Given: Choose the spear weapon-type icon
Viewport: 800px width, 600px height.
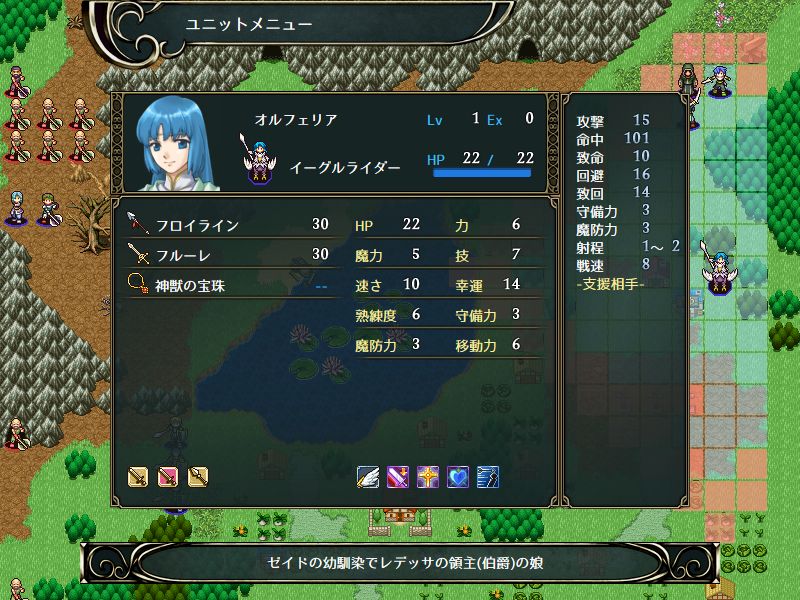Looking at the screenshot, I should (198, 476).
